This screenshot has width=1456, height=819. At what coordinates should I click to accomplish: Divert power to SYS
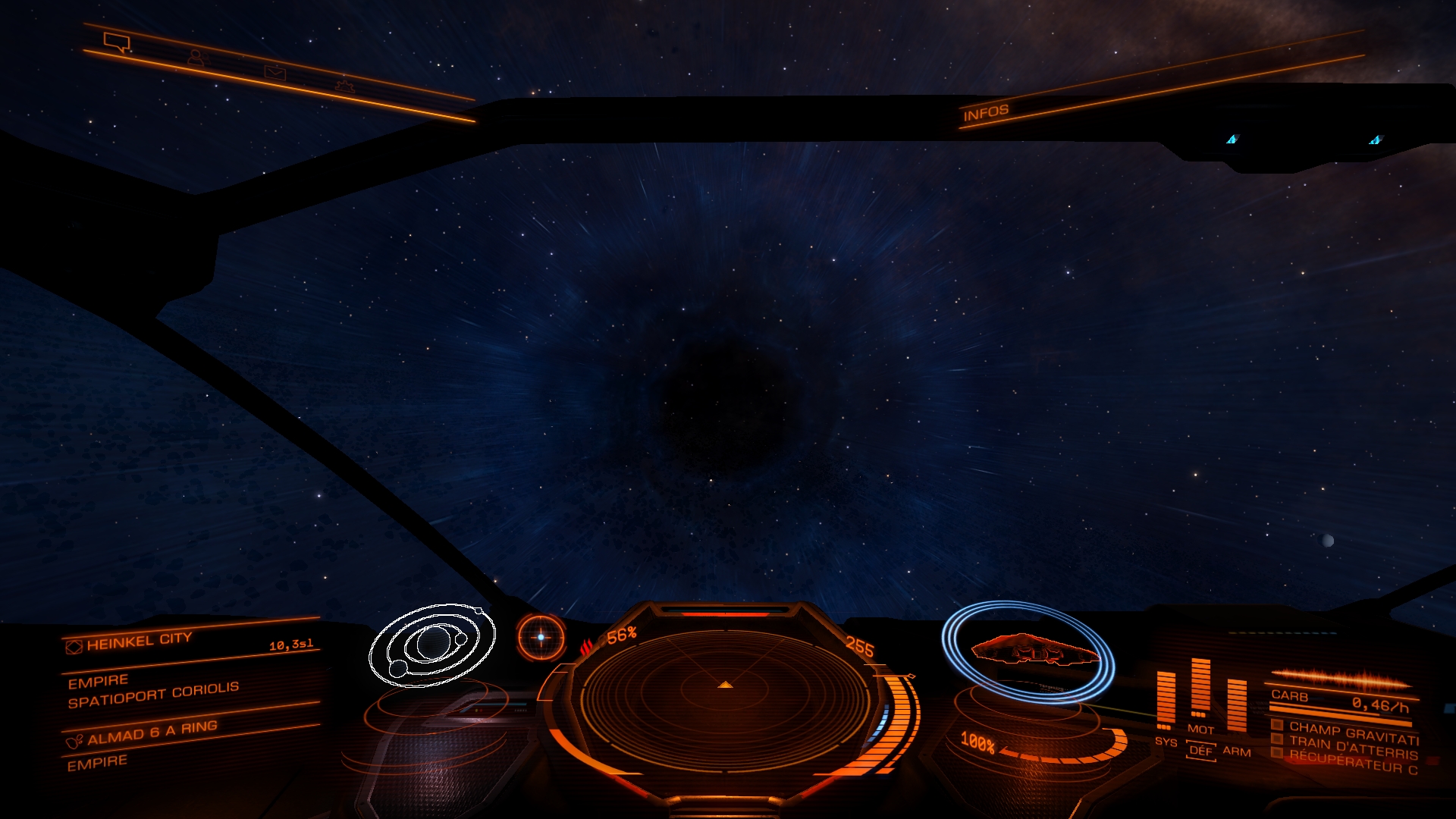point(1166,742)
